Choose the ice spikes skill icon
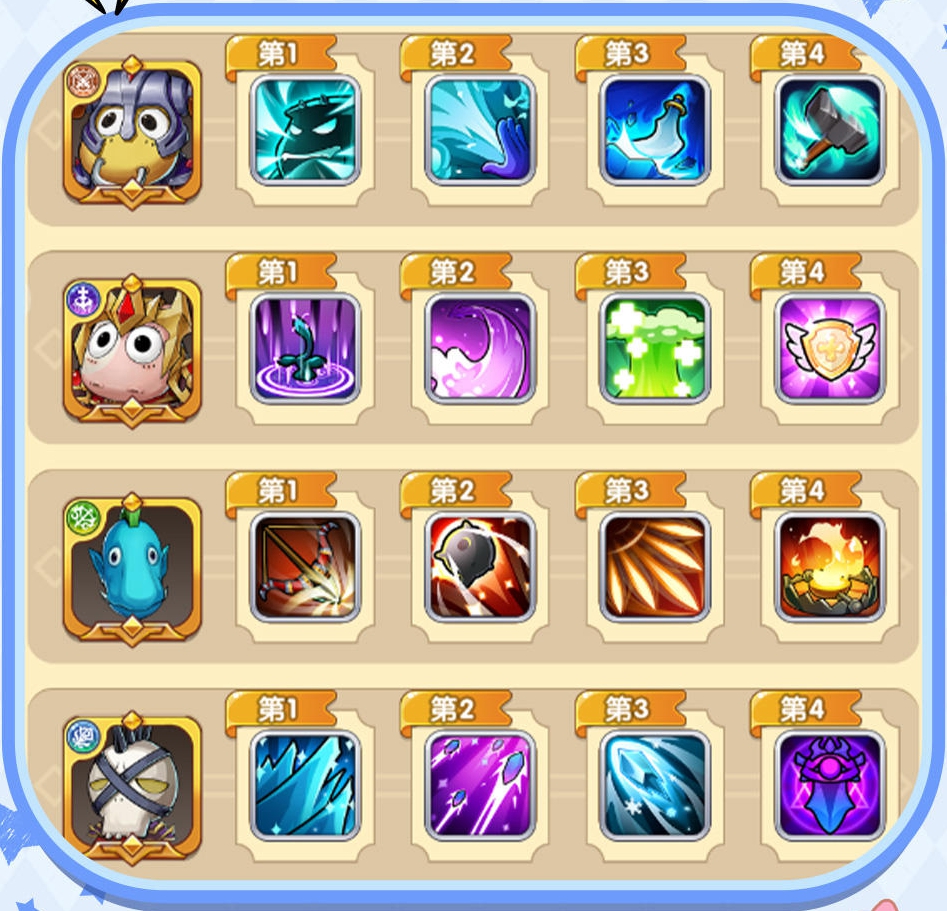The image size is (947, 911). (x=305, y=785)
